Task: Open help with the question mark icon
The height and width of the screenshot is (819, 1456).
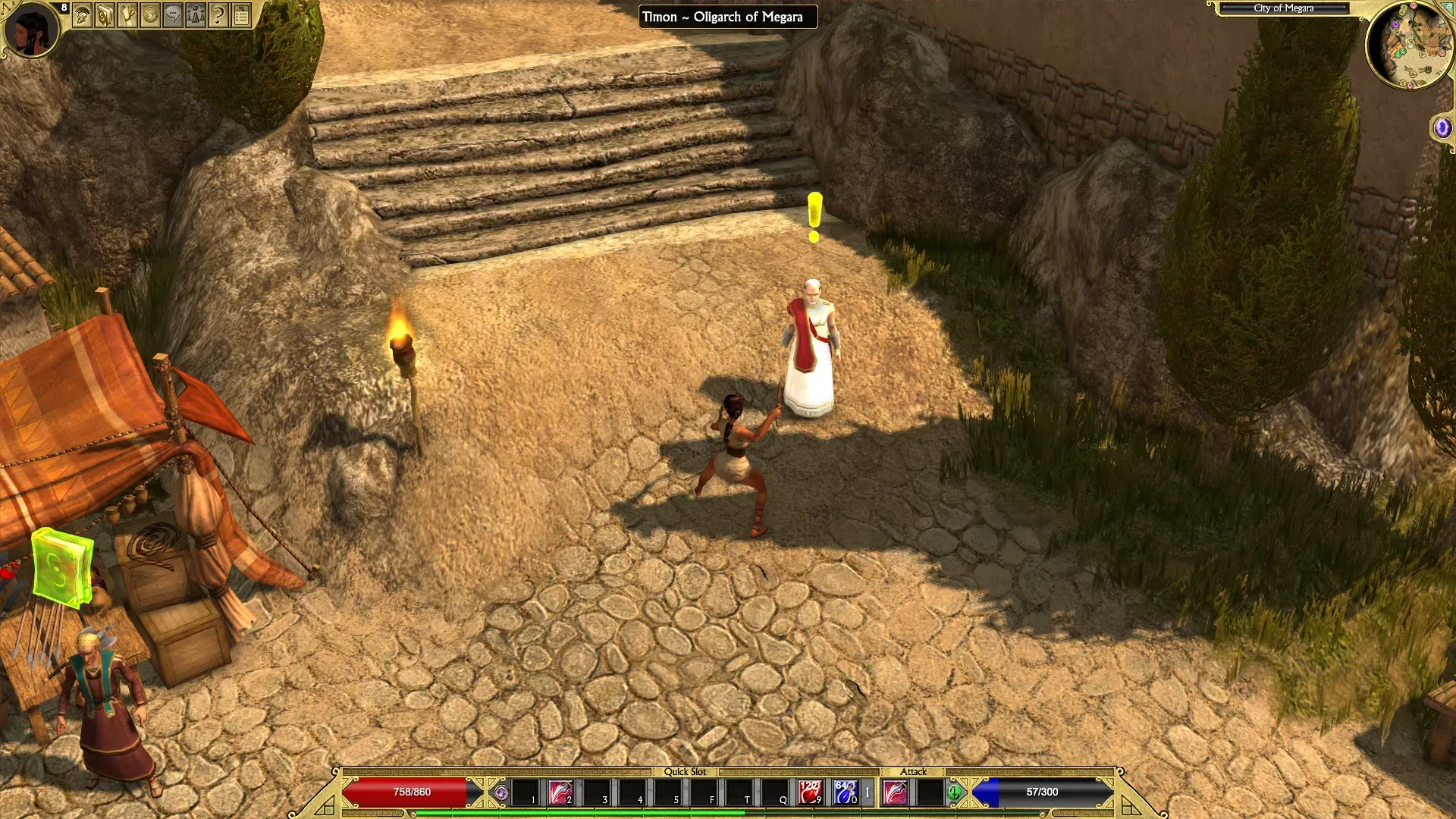Action: (x=218, y=15)
